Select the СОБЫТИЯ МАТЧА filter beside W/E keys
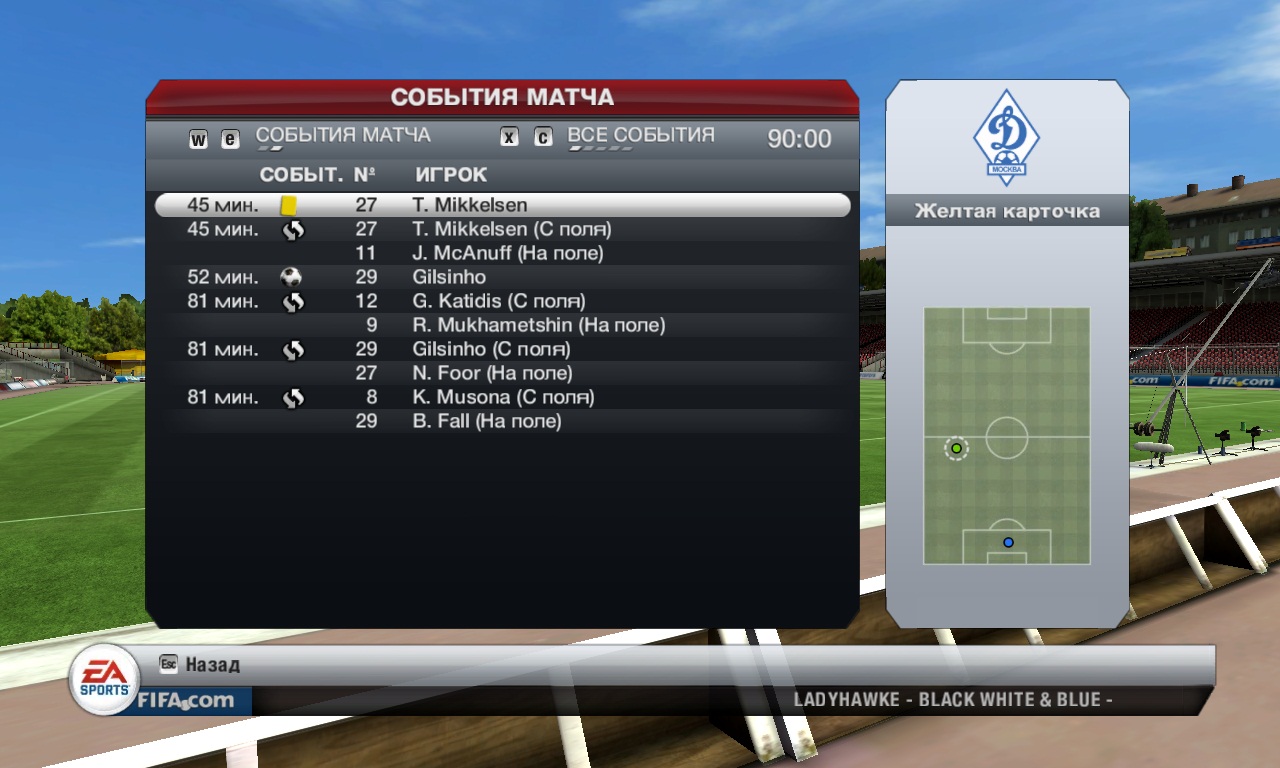 (343, 135)
